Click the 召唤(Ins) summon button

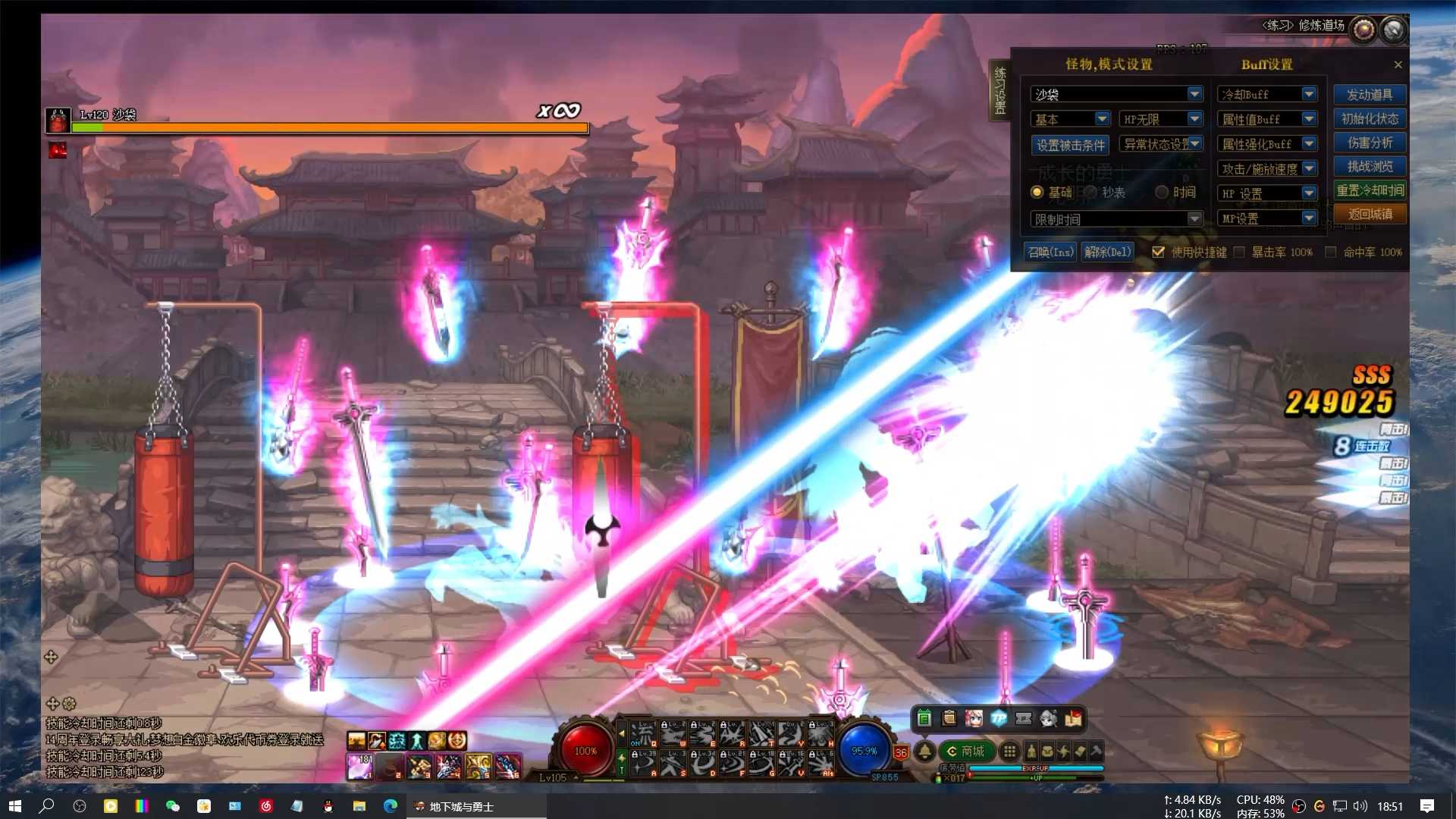(1050, 252)
